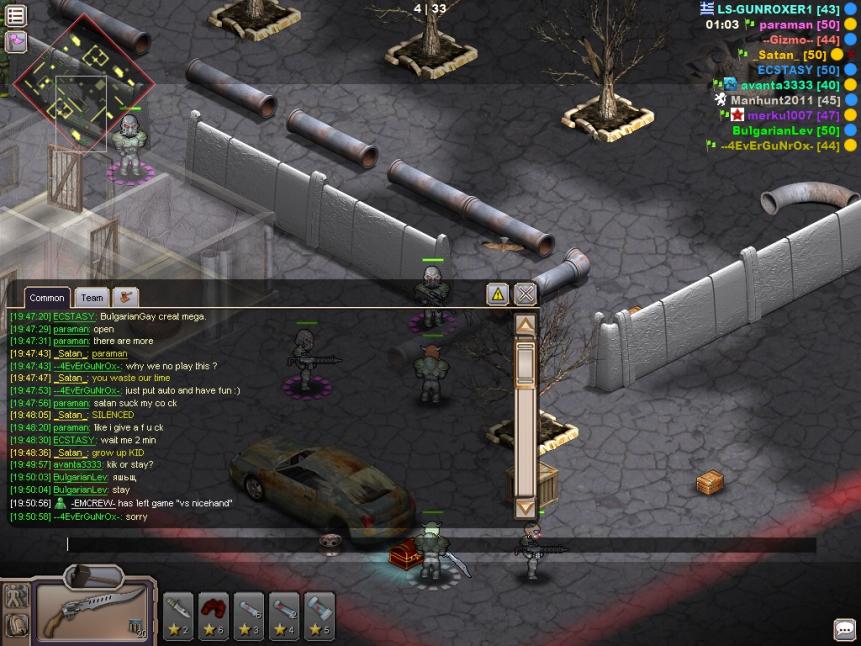This screenshot has height=646, width=861.
Task: Click paraman's name in the player list
Action: point(787,24)
